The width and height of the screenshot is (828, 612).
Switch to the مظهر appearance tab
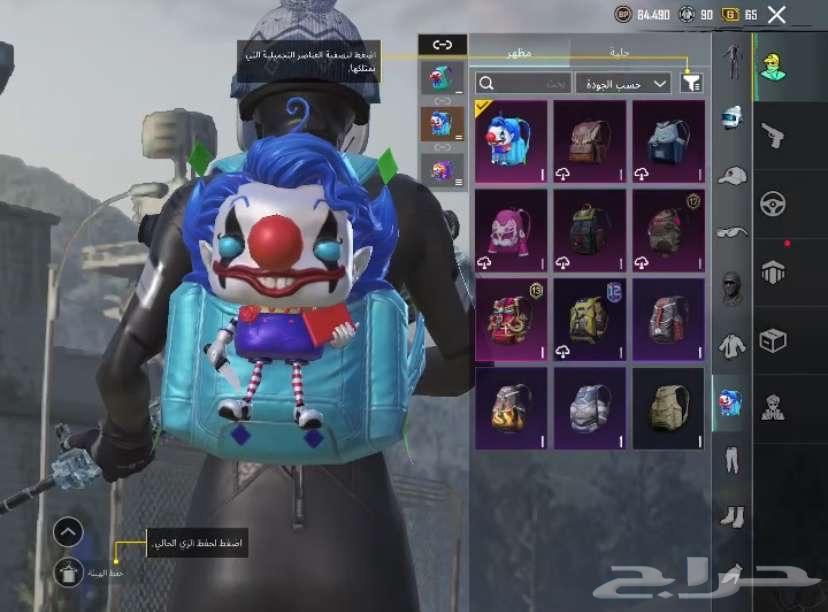[519, 51]
